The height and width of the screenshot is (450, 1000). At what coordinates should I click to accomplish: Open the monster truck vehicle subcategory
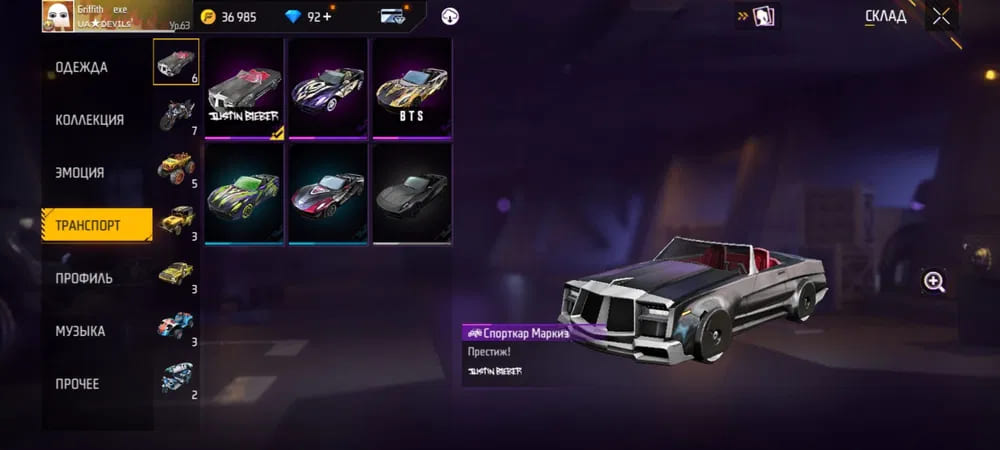coord(176,168)
